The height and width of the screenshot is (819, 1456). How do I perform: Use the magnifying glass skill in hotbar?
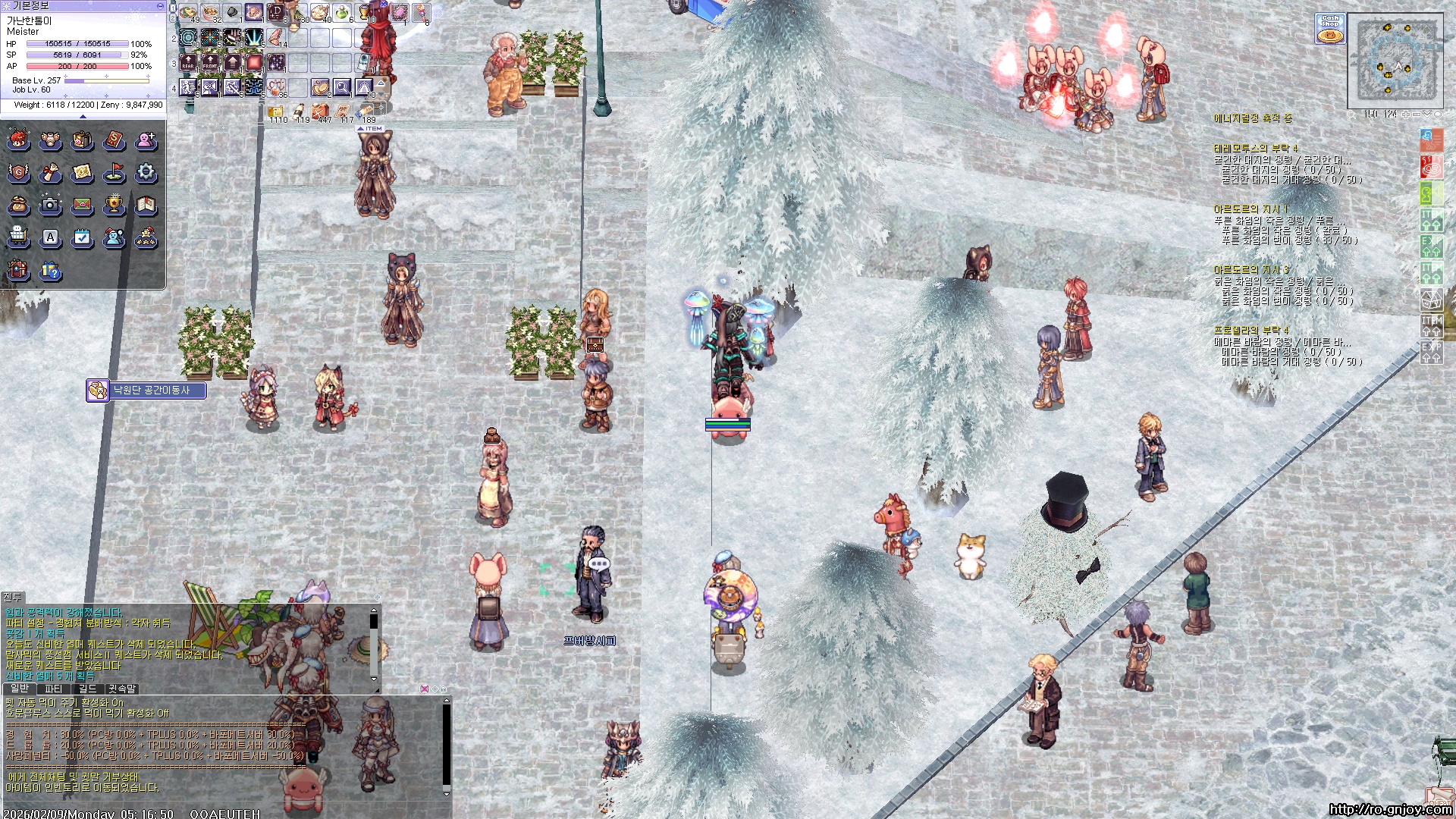(342, 87)
